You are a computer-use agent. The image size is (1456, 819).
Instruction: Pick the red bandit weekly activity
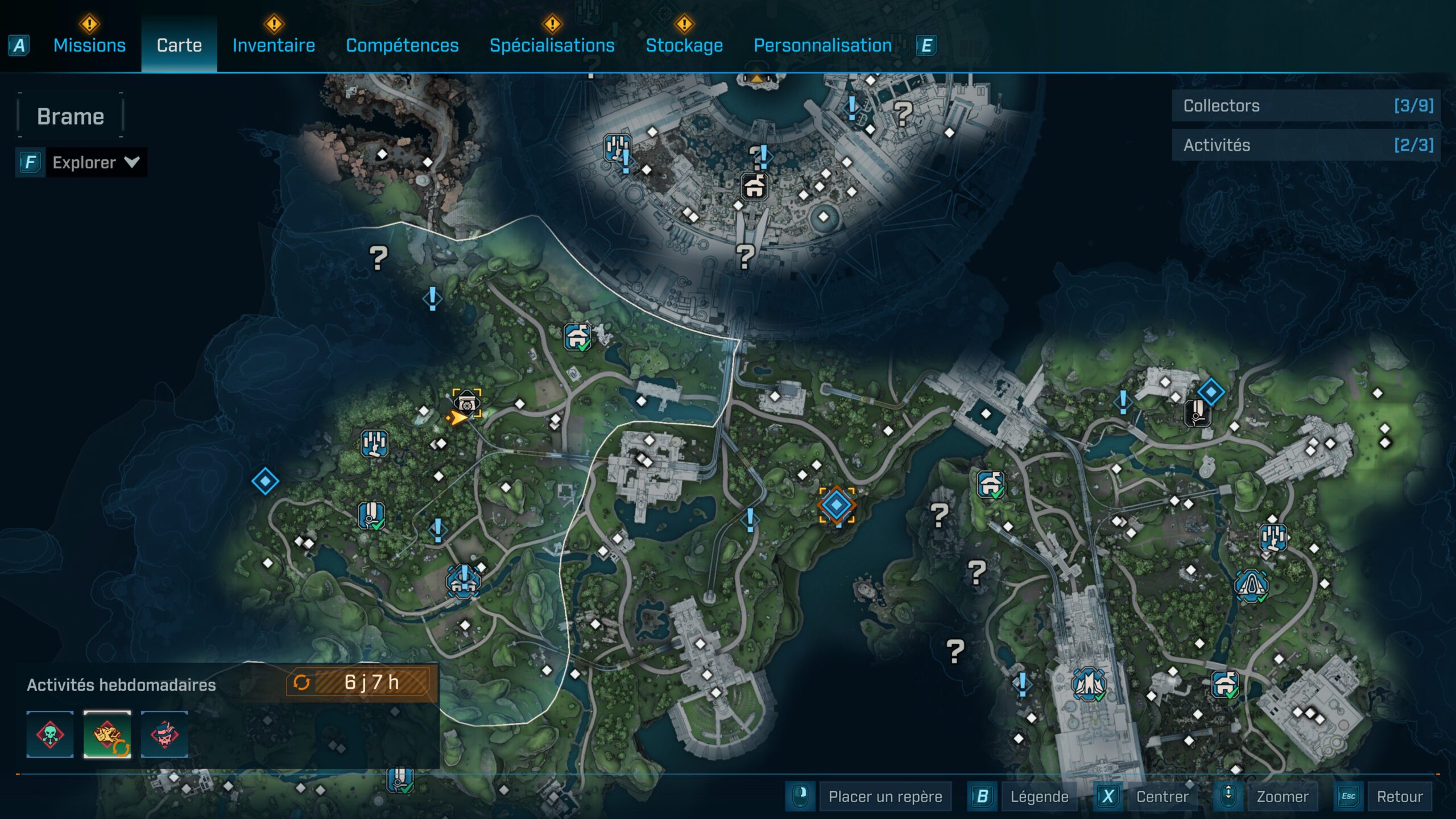[164, 734]
